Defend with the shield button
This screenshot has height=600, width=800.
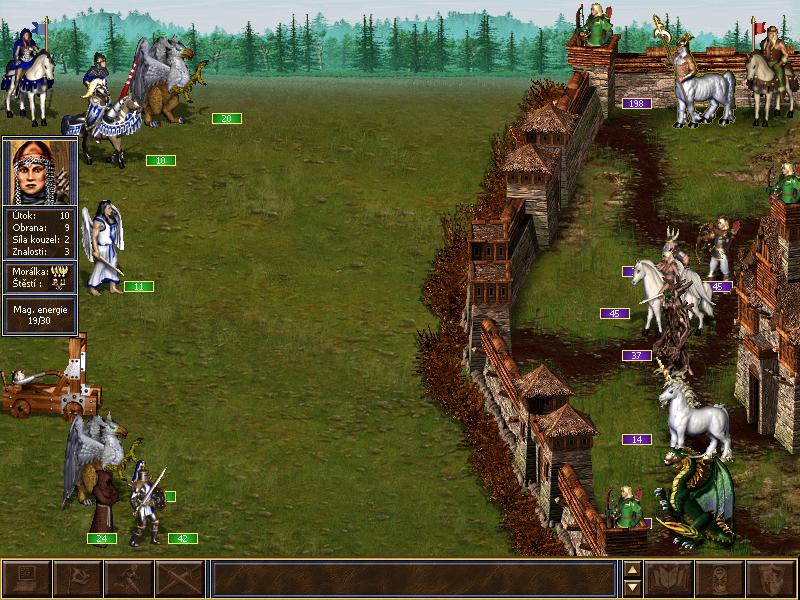[771, 579]
